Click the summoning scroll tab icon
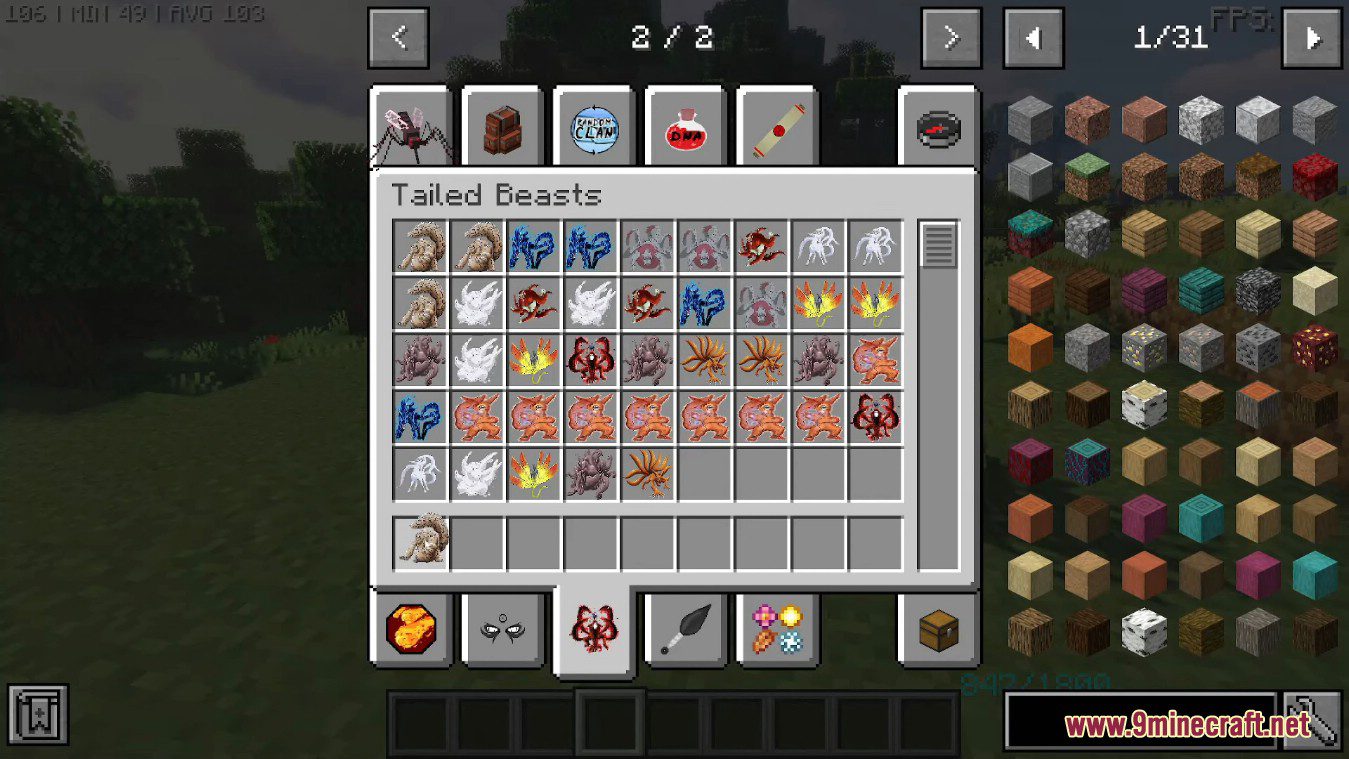 (x=779, y=127)
